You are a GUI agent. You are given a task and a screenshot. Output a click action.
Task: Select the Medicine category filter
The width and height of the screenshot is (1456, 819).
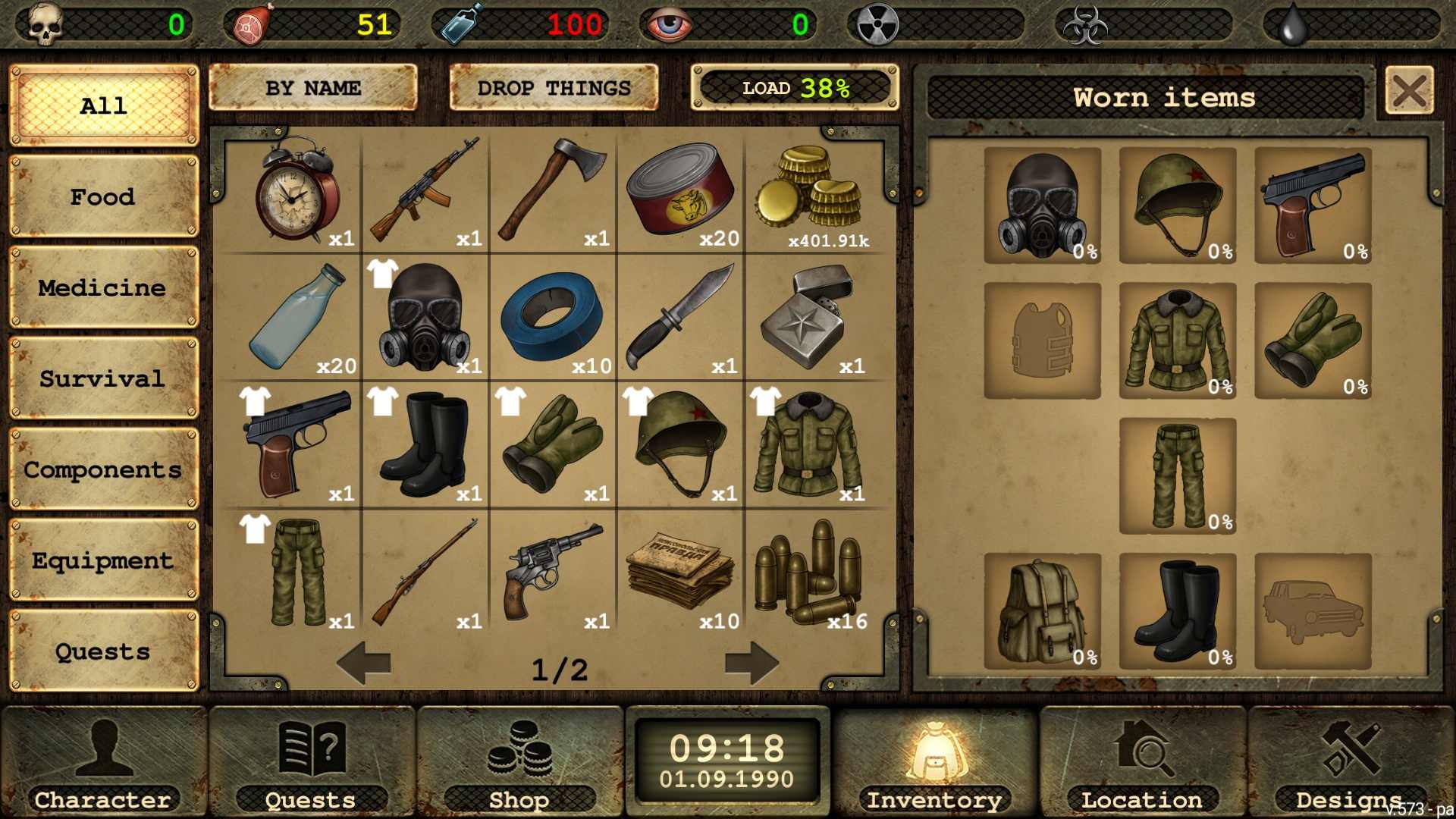[103, 288]
